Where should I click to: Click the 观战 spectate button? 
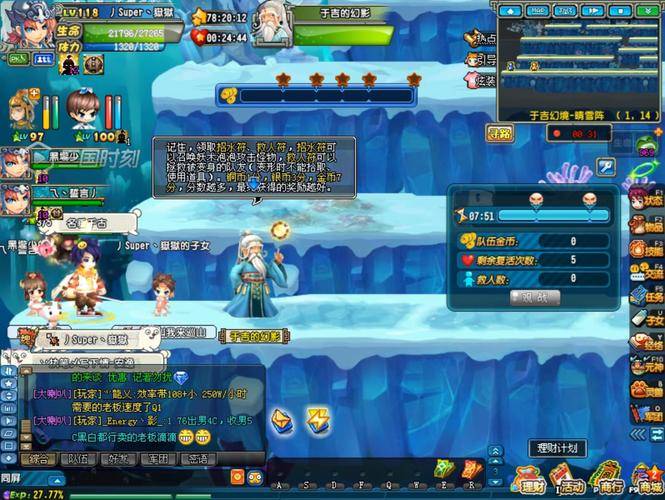535,297
